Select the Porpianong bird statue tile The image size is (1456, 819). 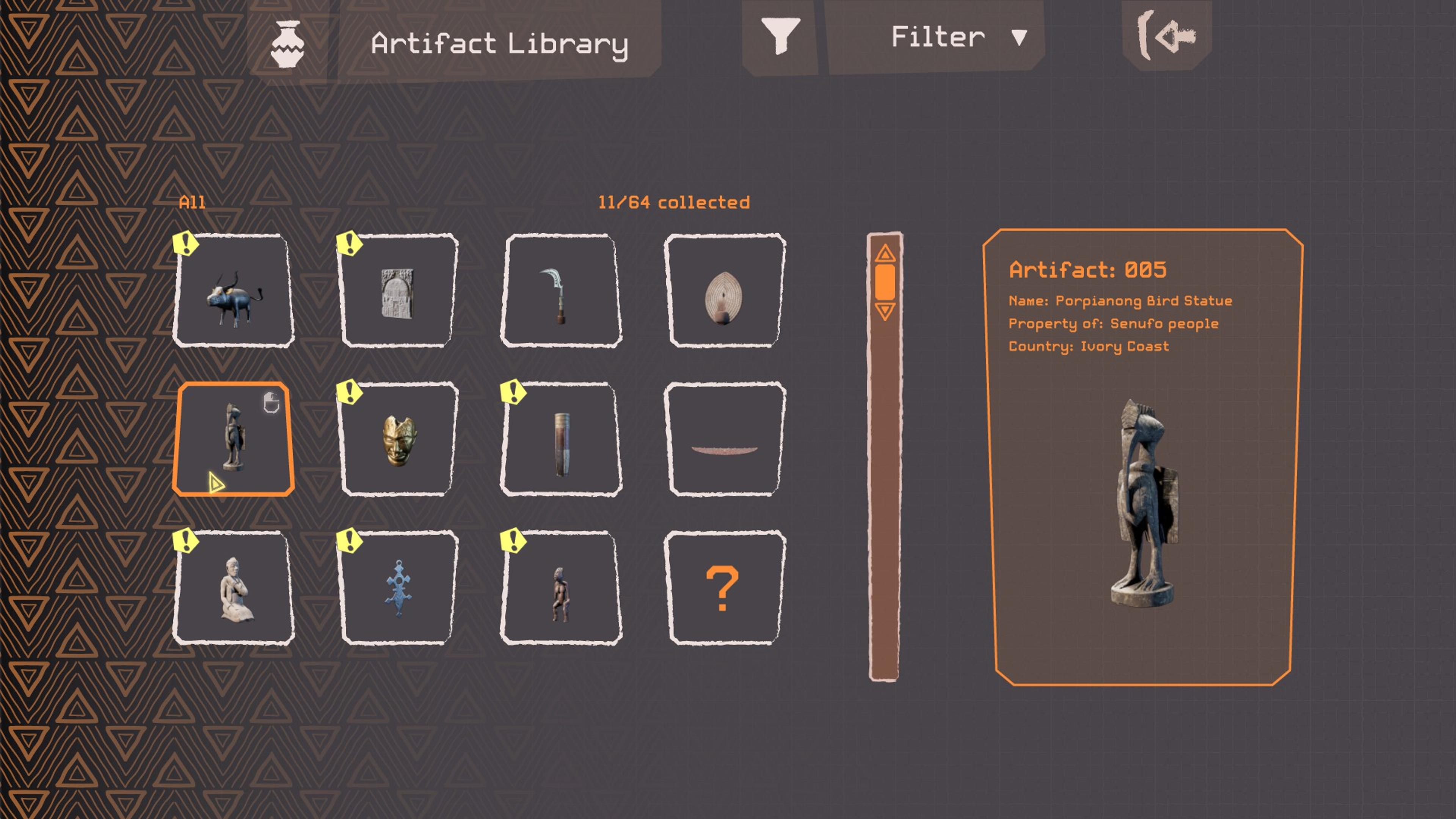[x=234, y=439]
